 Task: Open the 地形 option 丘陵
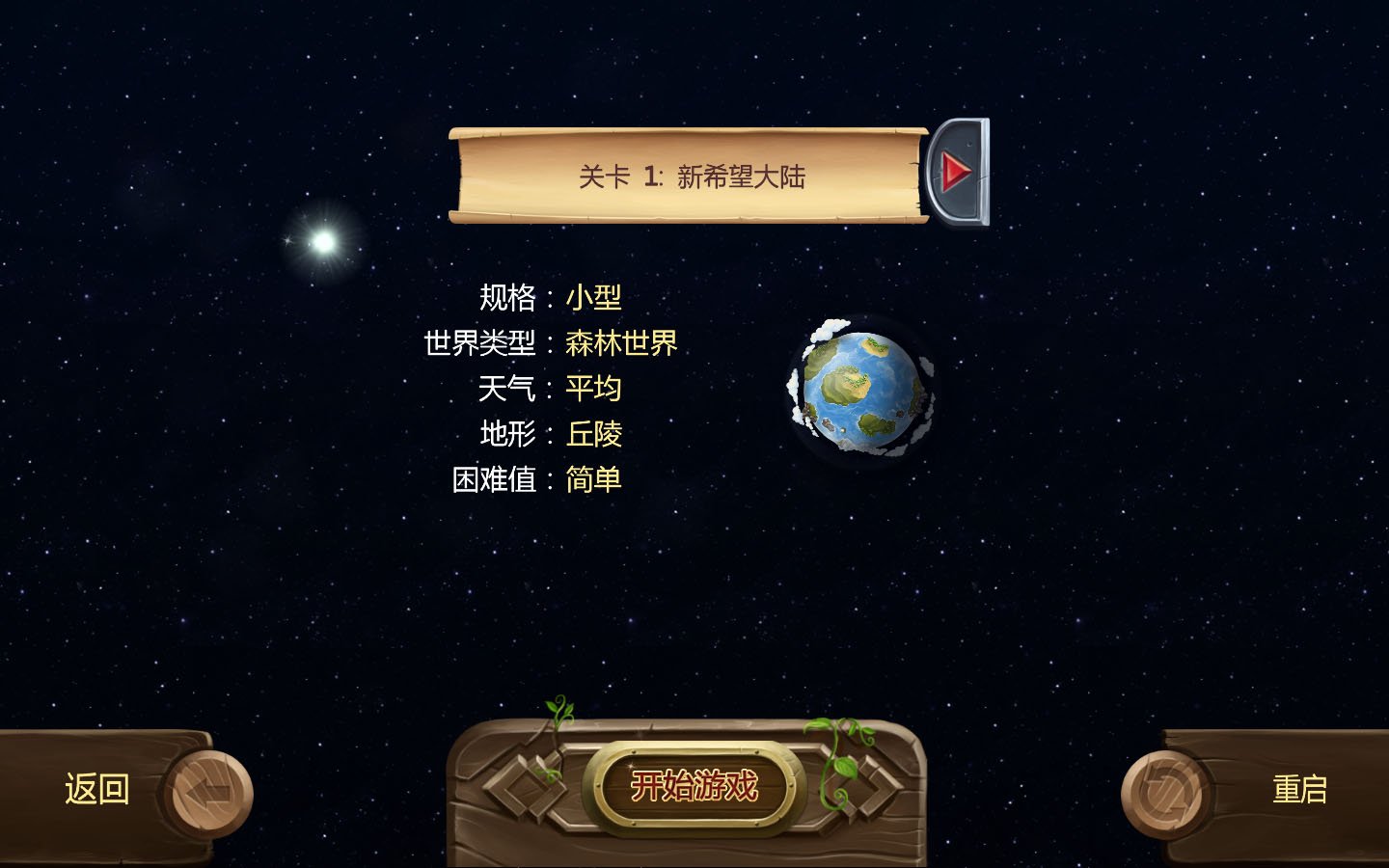pyautogui.click(x=594, y=435)
